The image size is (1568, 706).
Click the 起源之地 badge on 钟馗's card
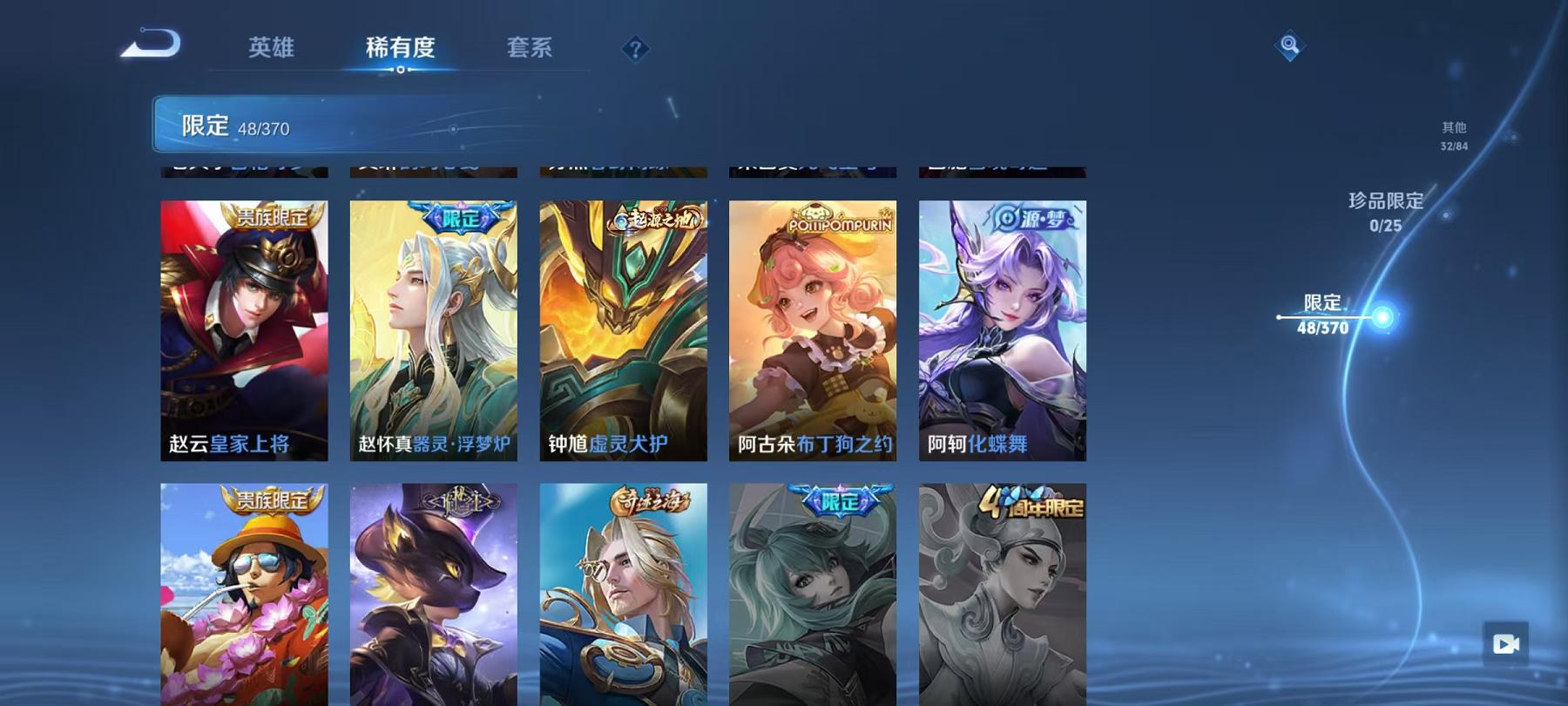653,217
